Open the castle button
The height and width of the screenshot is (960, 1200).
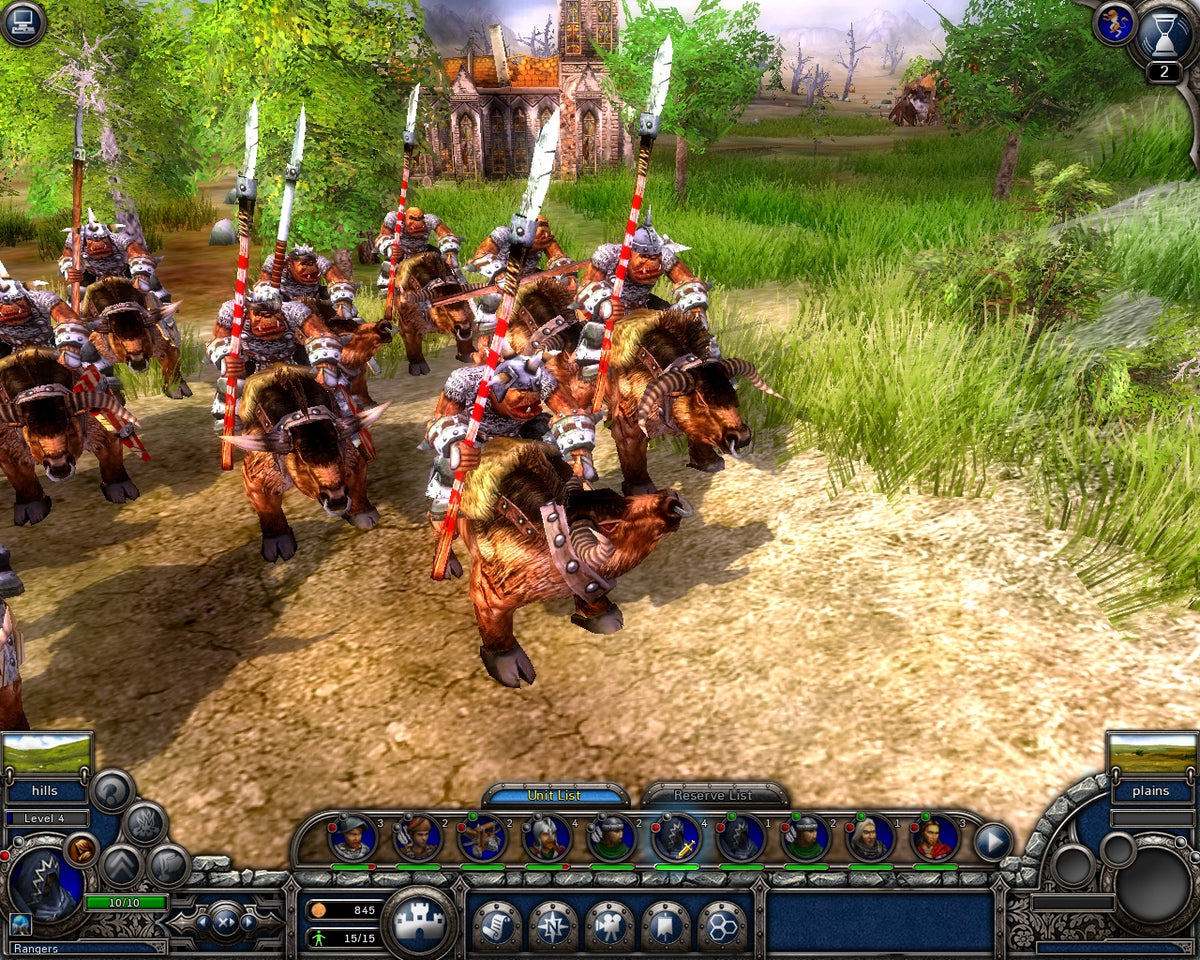(x=420, y=923)
